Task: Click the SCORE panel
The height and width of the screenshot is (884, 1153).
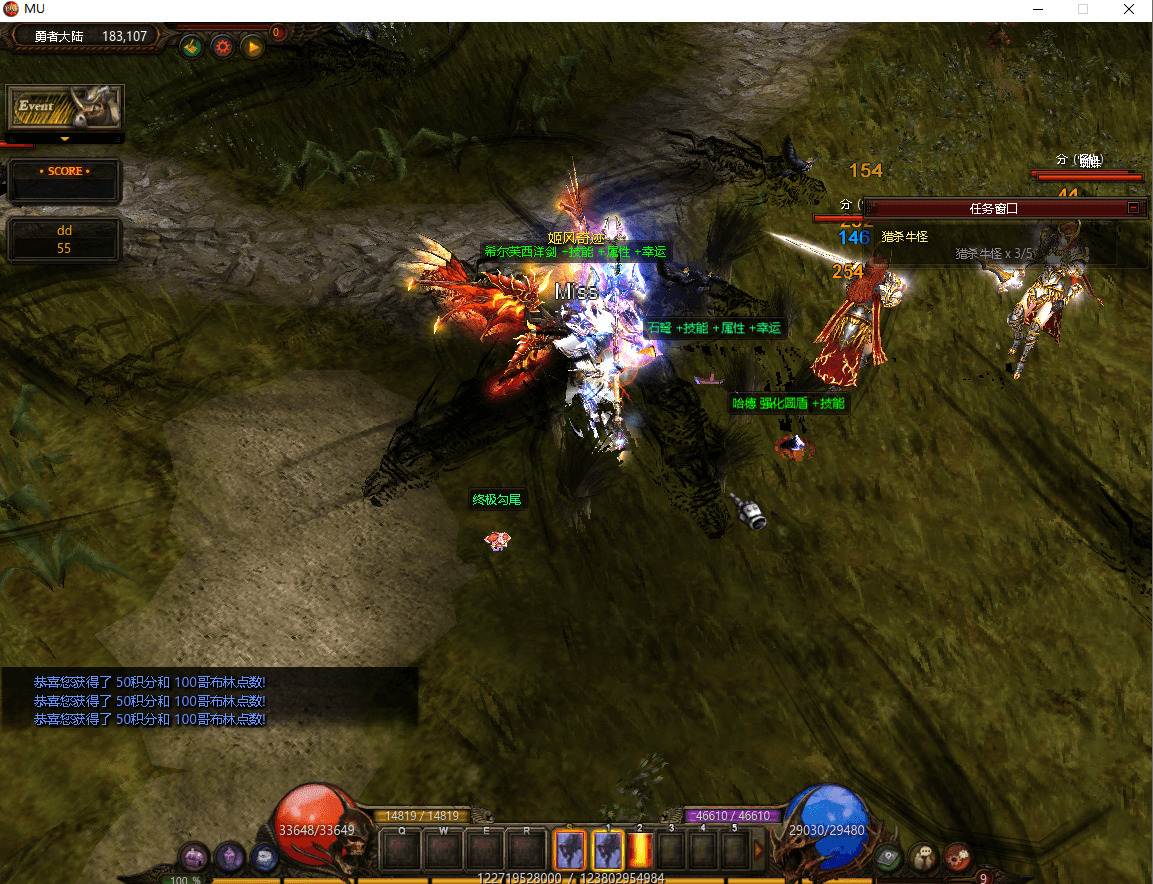Action: coord(65,180)
